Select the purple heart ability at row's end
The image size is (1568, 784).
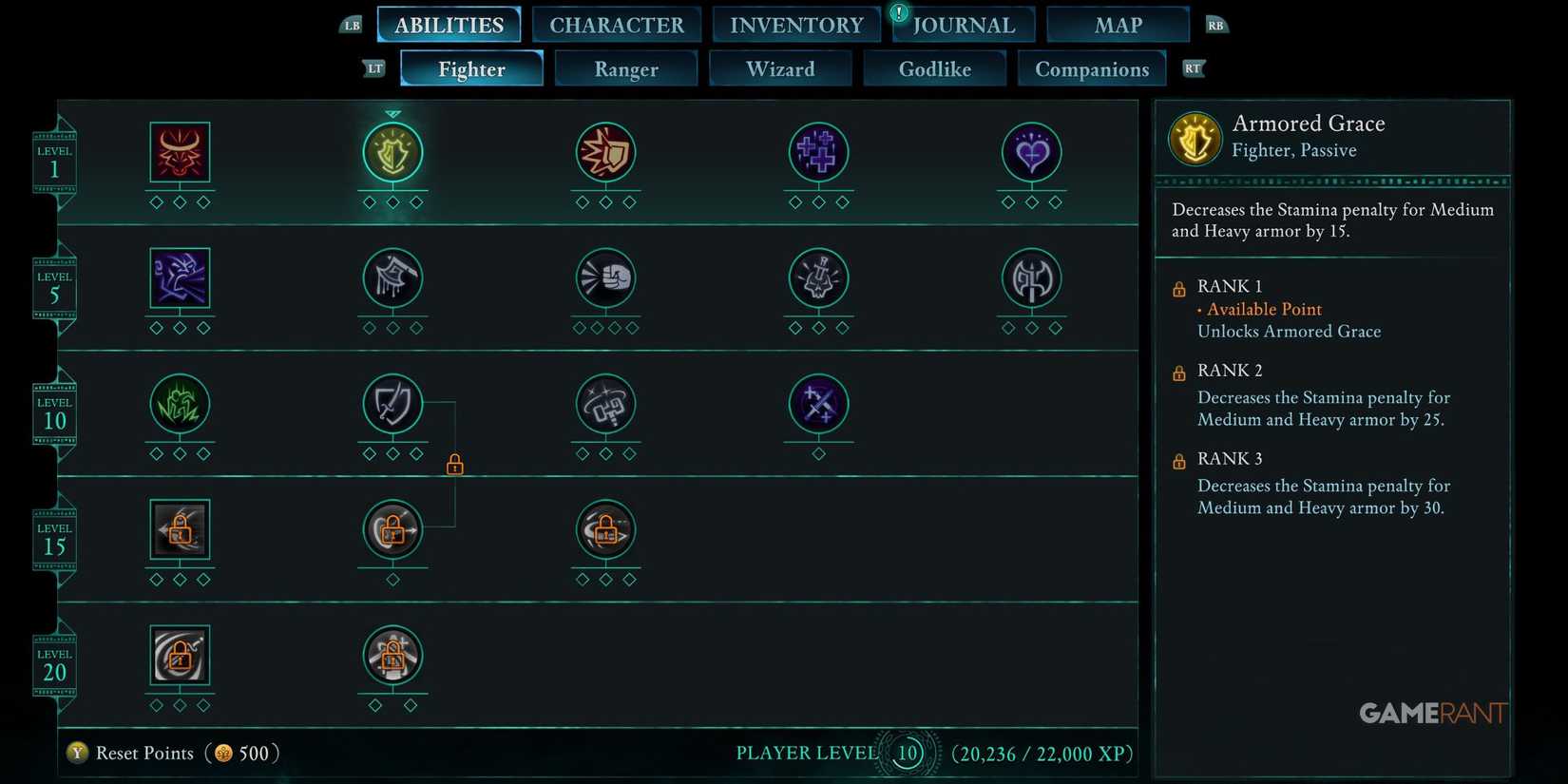click(x=1032, y=155)
